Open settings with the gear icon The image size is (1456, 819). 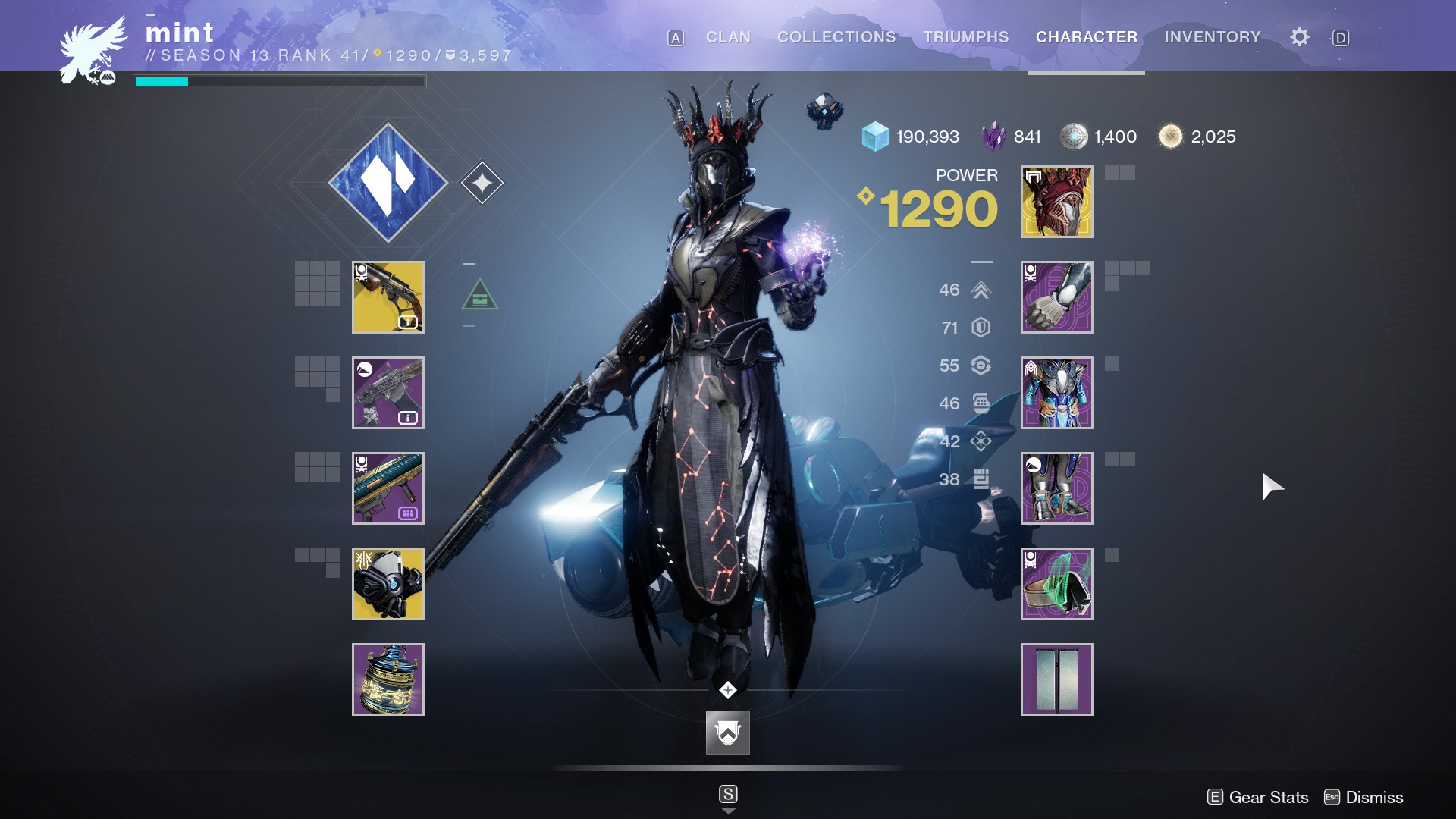click(1299, 37)
